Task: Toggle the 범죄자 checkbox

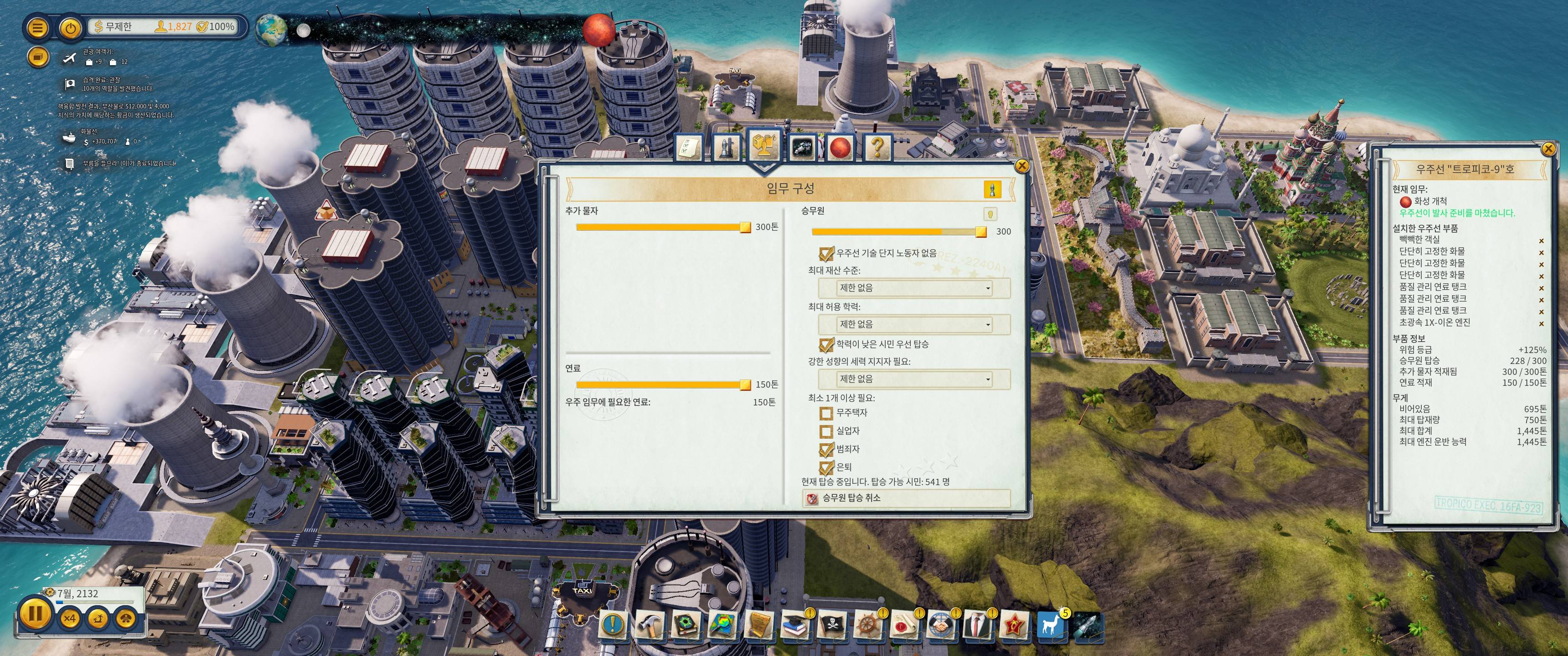Action: (826, 450)
